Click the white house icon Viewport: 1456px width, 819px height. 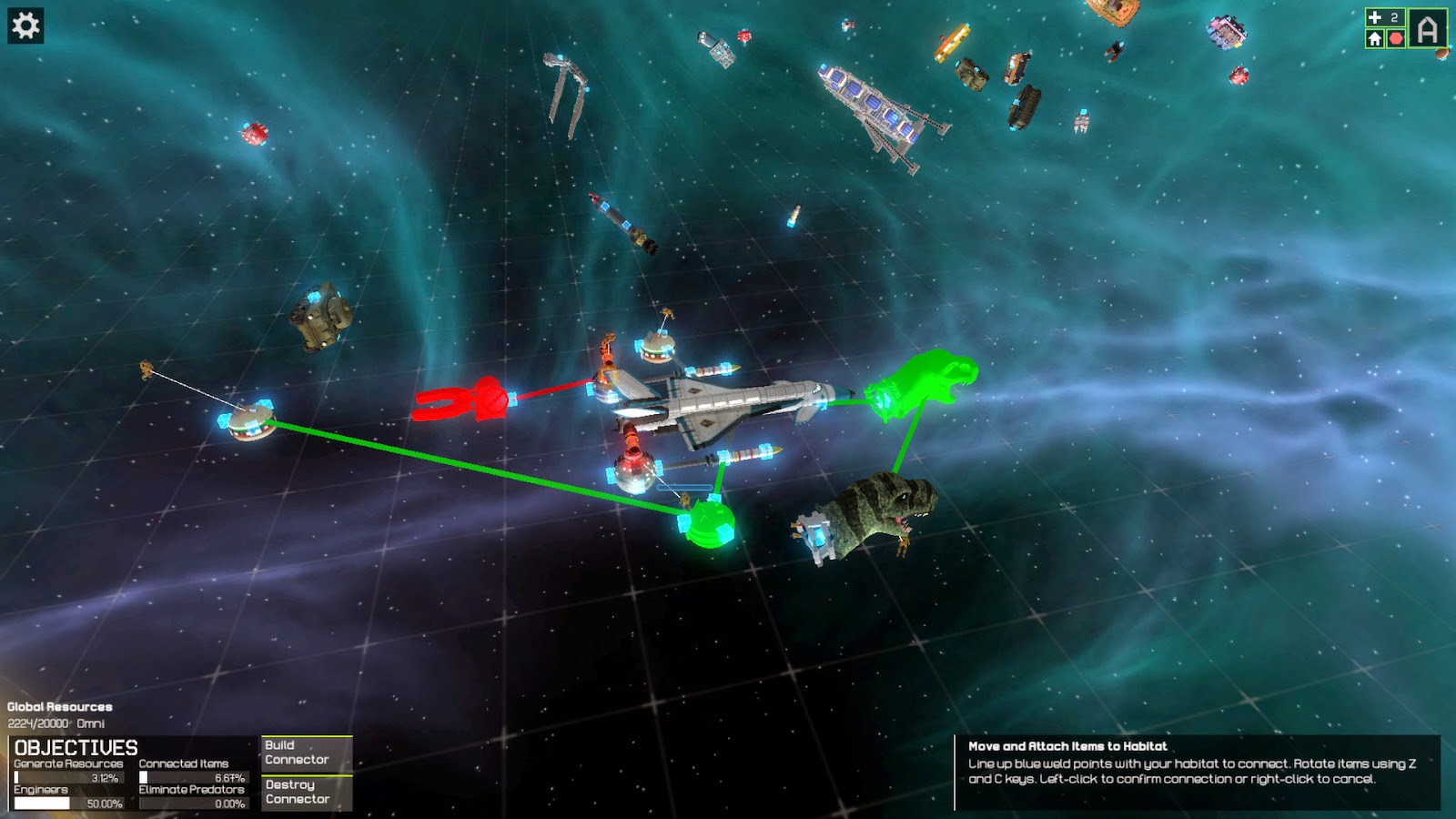pyautogui.click(x=1374, y=38)
